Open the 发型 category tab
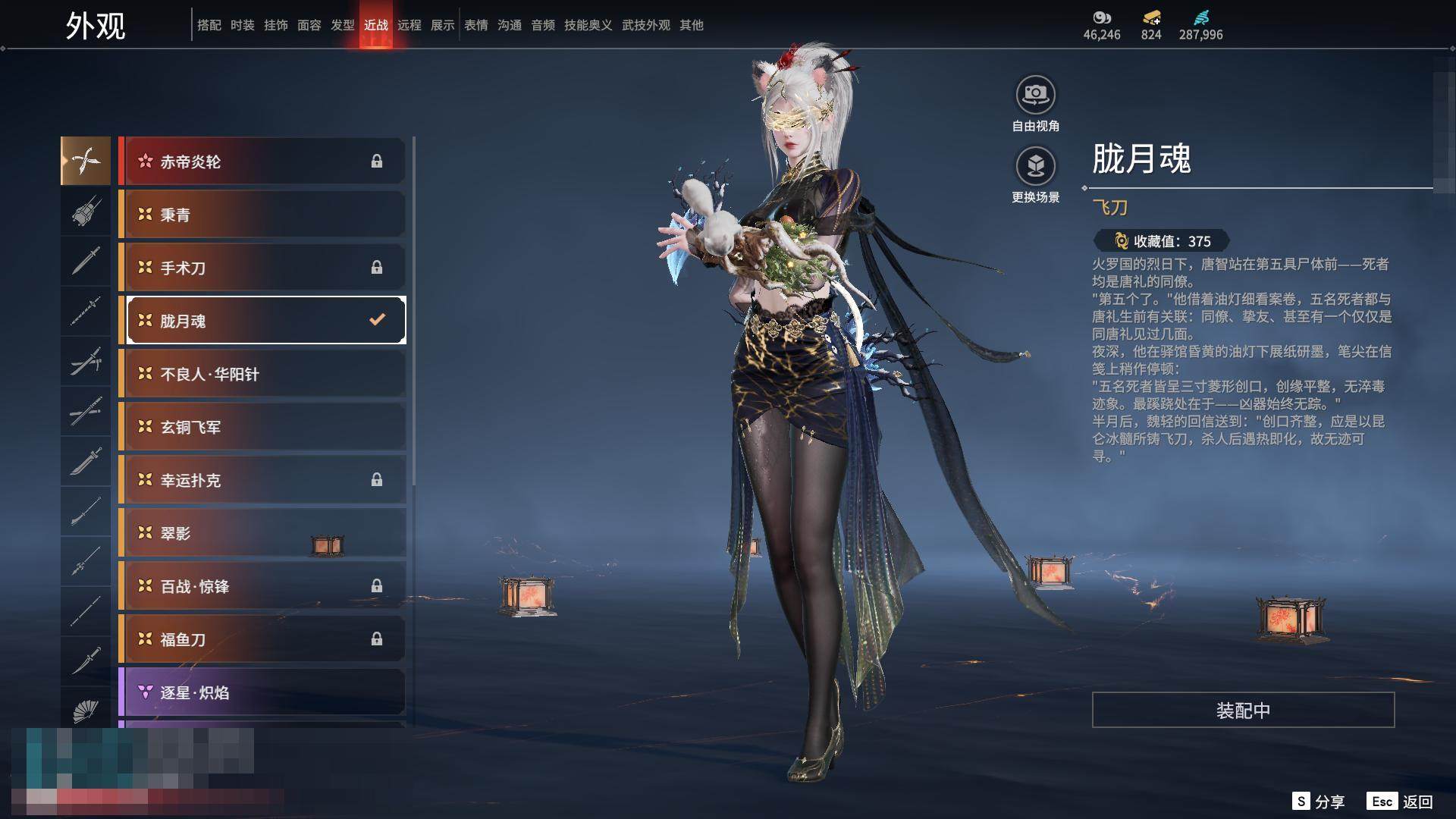This screenshot has height=819, width=1456. tap(343, 25)
